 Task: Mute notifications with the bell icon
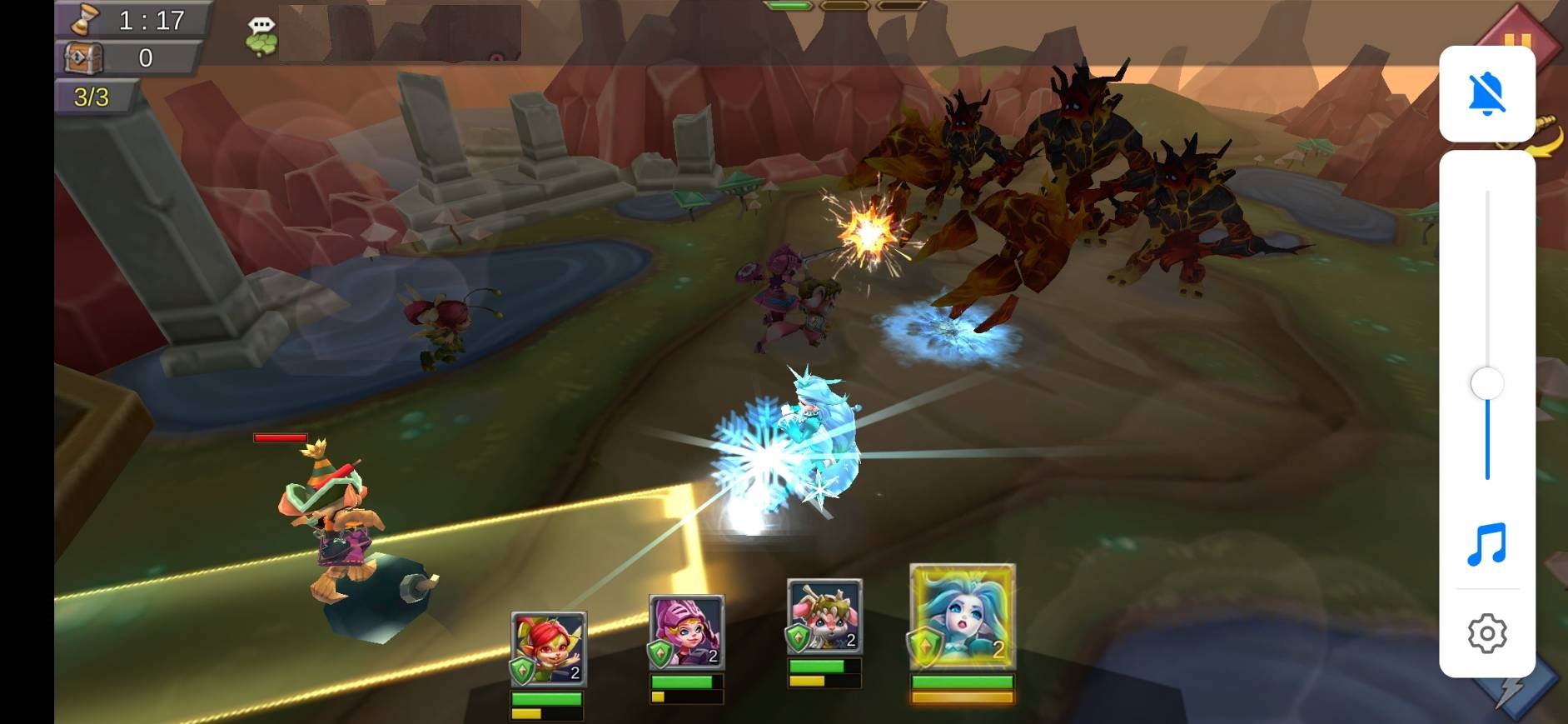(x=1487, y=93)
